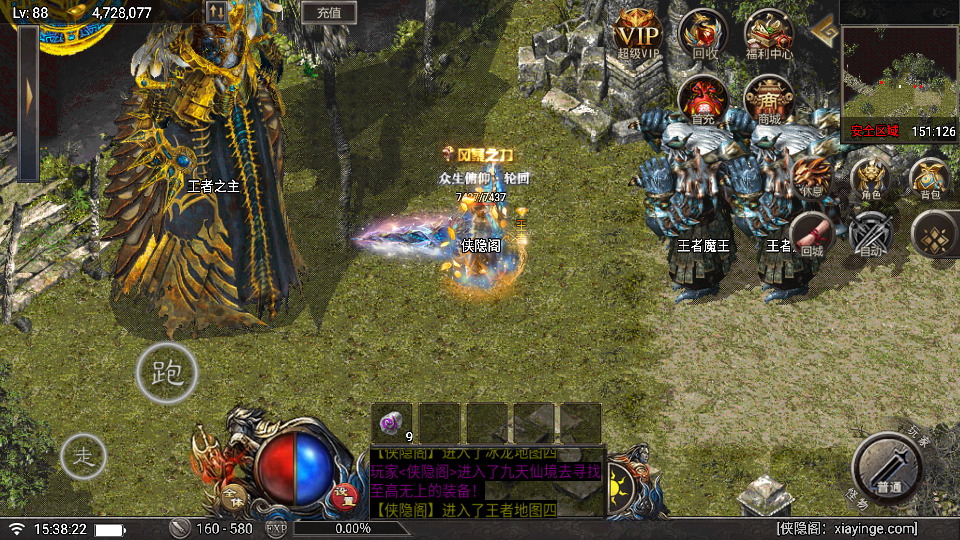Screen dimensions: 960x540
Task: Select the 走 walk movement button
Action: 84,458
